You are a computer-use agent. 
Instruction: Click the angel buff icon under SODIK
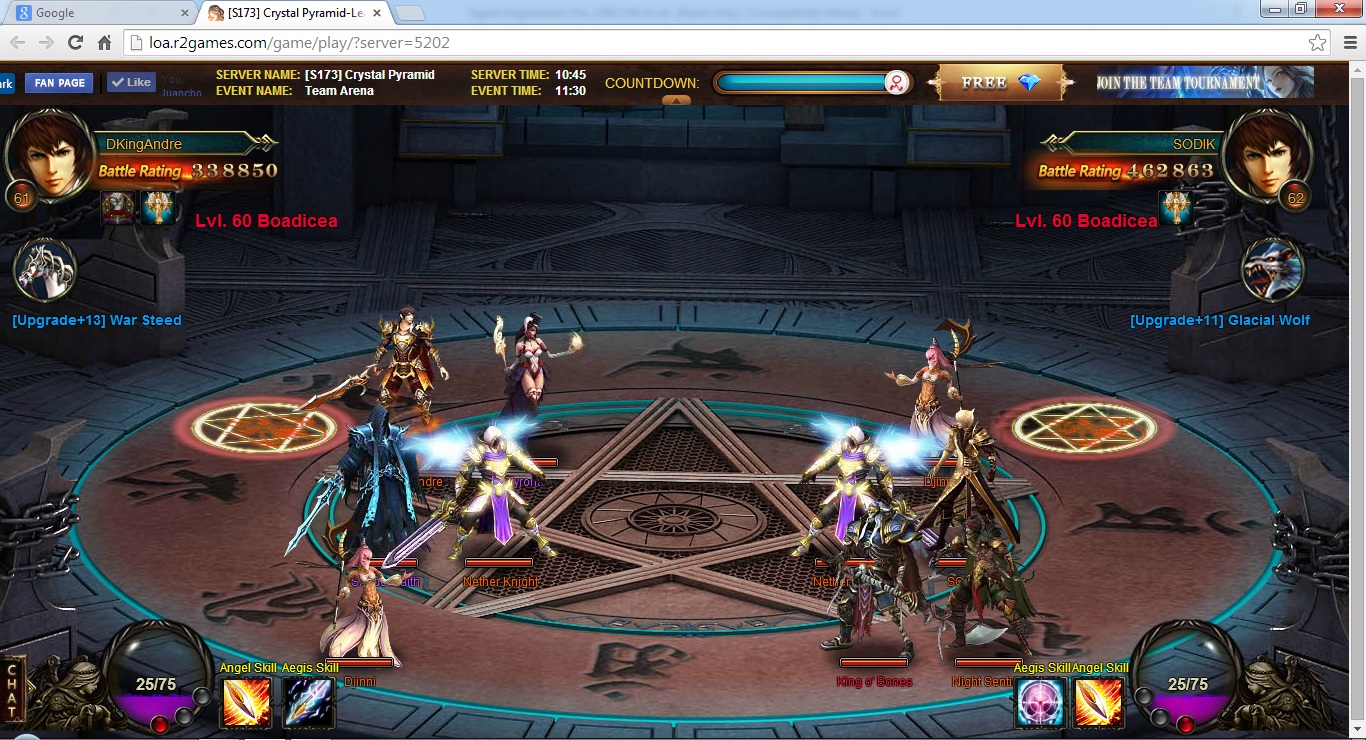1176,208
